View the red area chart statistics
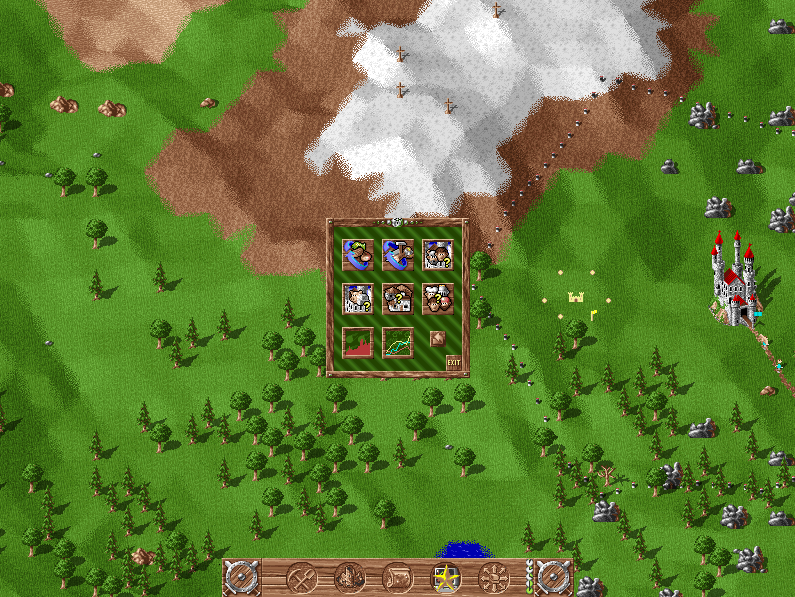Viewport: 795px width, 597px height. (357, 342)
